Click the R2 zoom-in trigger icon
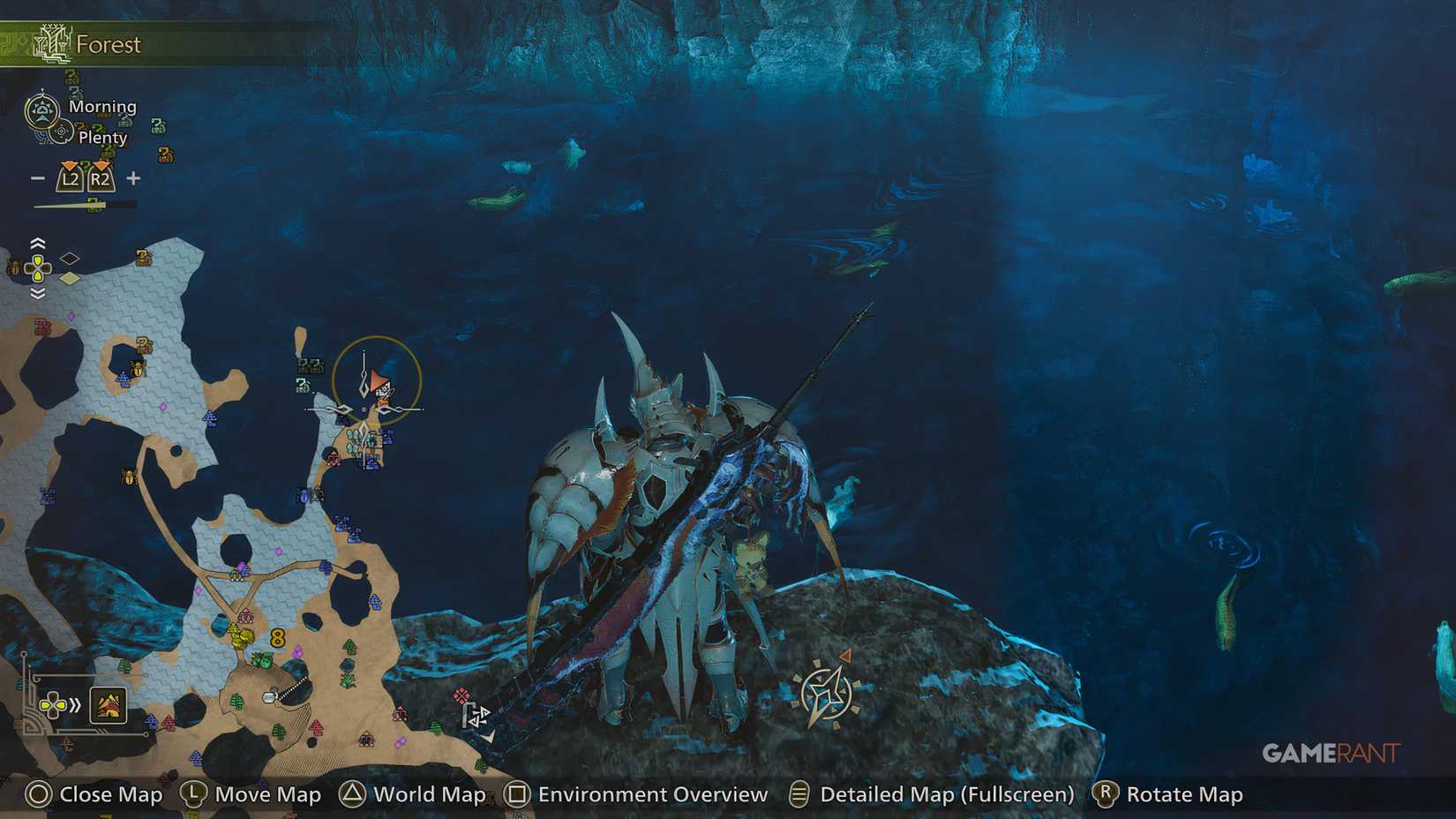The height and width of the screenshot is (819, 1456). tap(100, 177)
